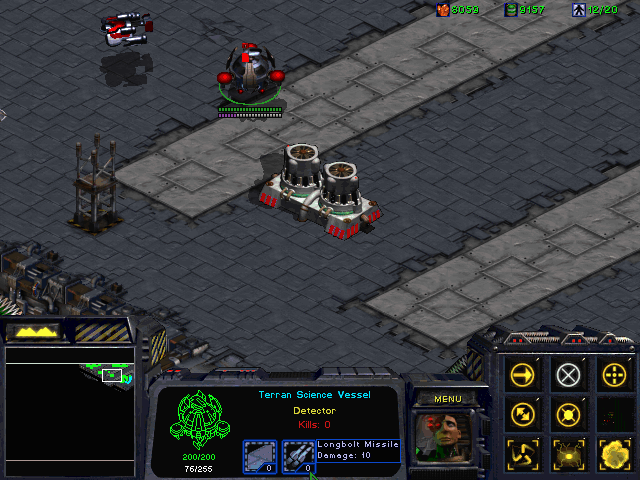Select the Science Vessel with green selection circle

(x=251, y=75)
